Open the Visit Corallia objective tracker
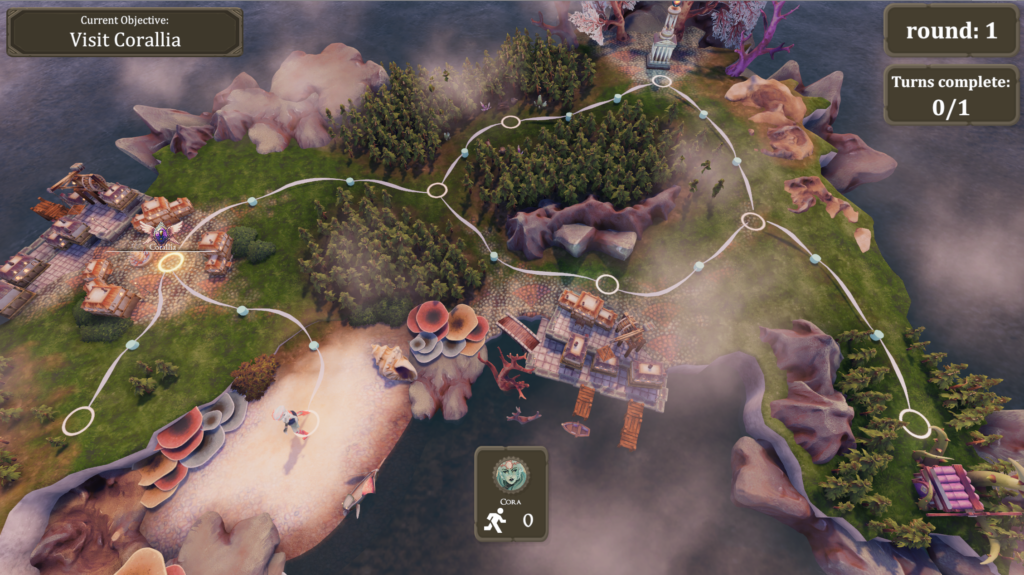Screen dimensions: 1024x575 (x=124, y=32)
